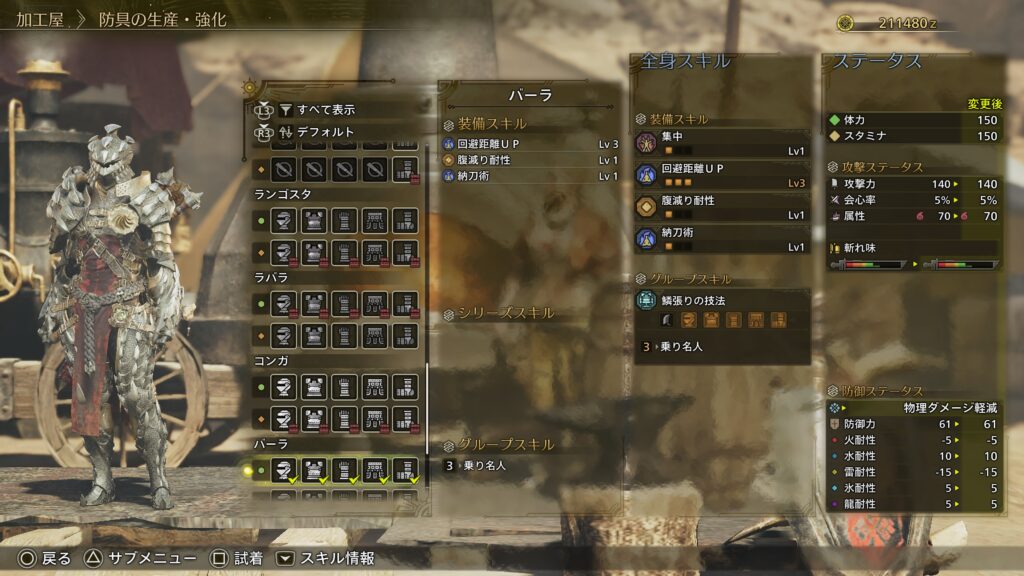Select the 納刀術 row in 全身スキル panel
This screenshot has height=576, width=1024.
click(x=722, y=238)
